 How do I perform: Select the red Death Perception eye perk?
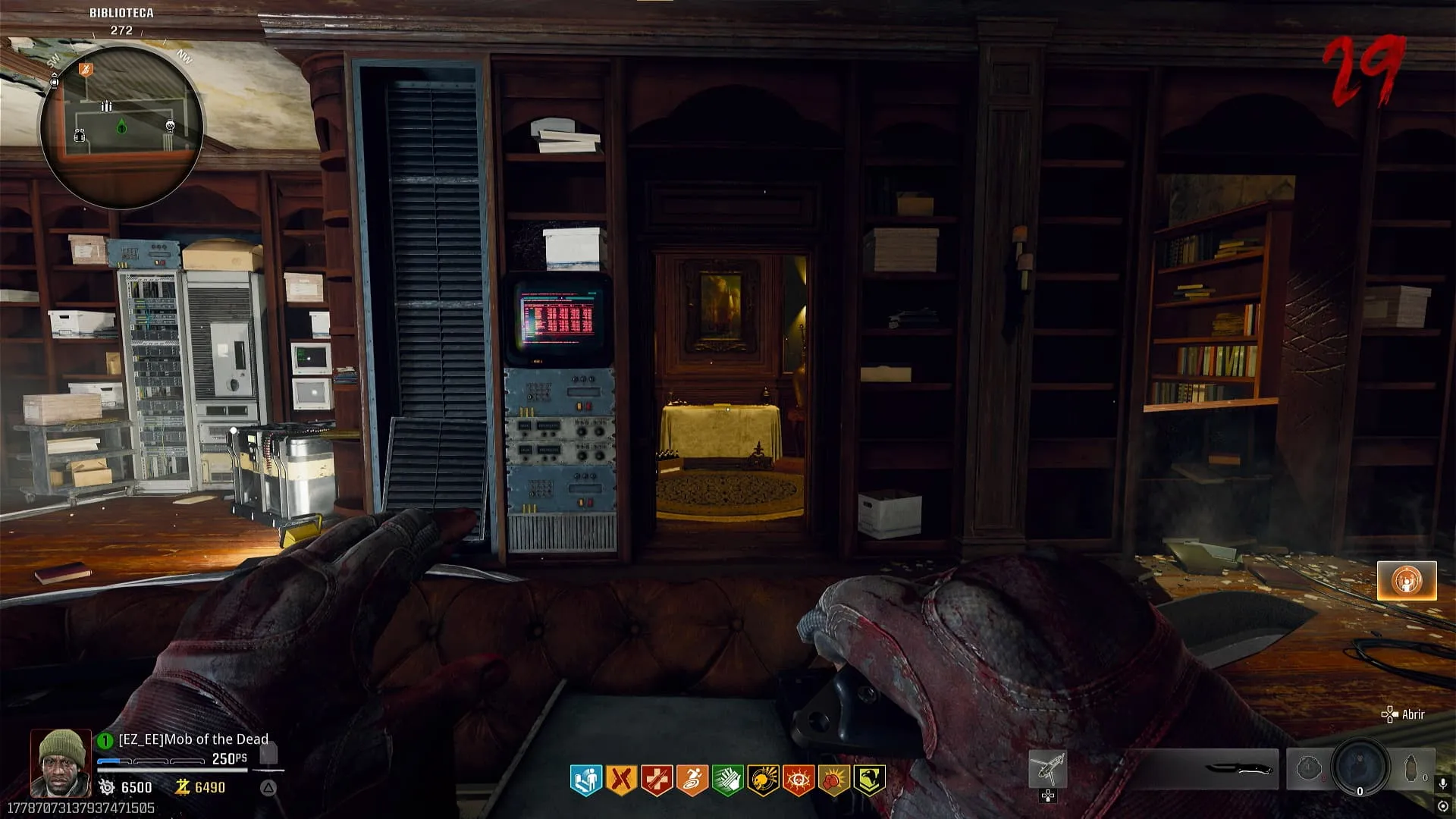pyautogui.click(x=799, y=780)
